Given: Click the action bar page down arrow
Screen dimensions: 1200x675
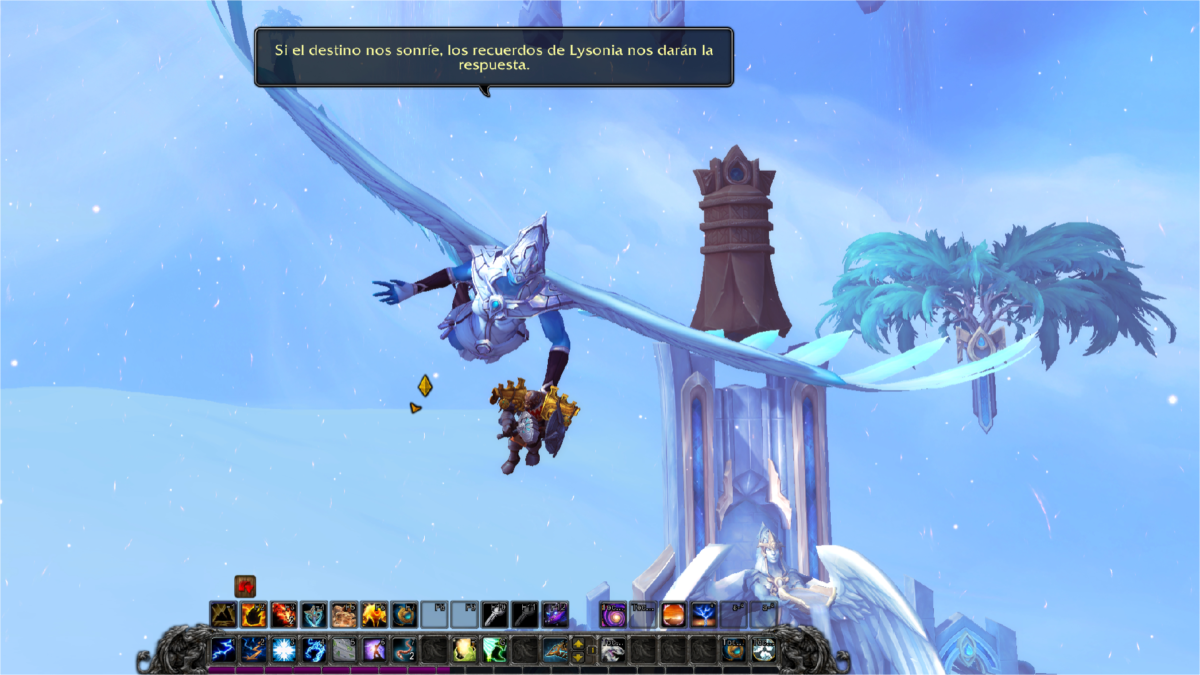Looking at the screenshot, I should coord(578,657).
